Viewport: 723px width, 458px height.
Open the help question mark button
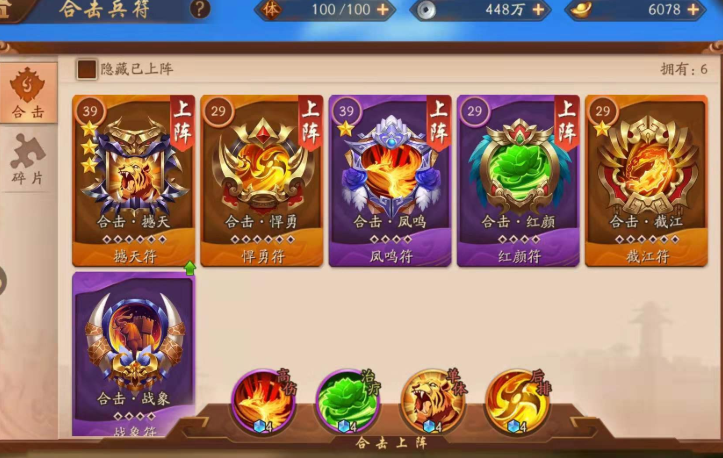pyautogui.click(x=200, y=10)
